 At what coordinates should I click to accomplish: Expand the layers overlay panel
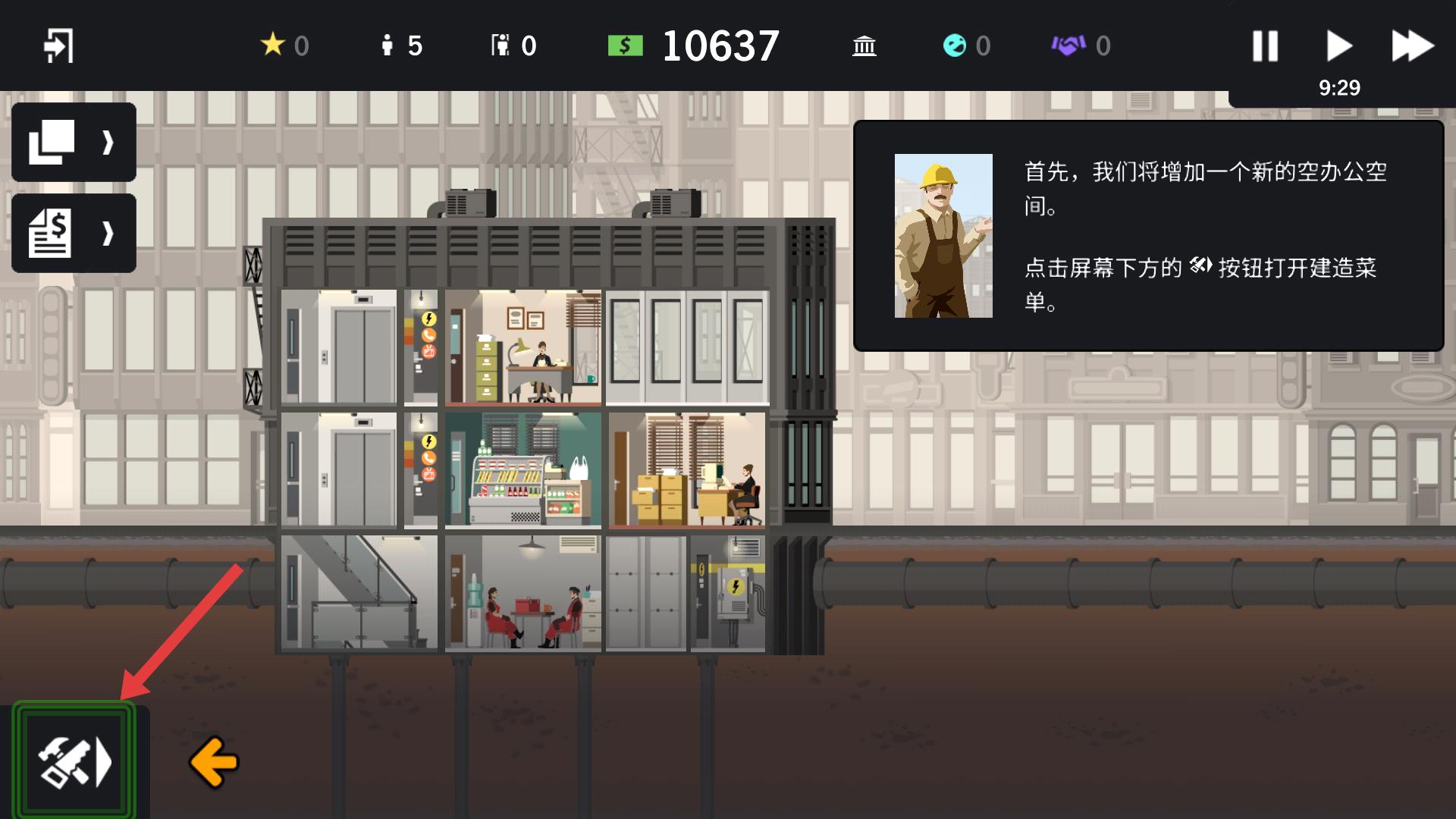pos(74,142)
